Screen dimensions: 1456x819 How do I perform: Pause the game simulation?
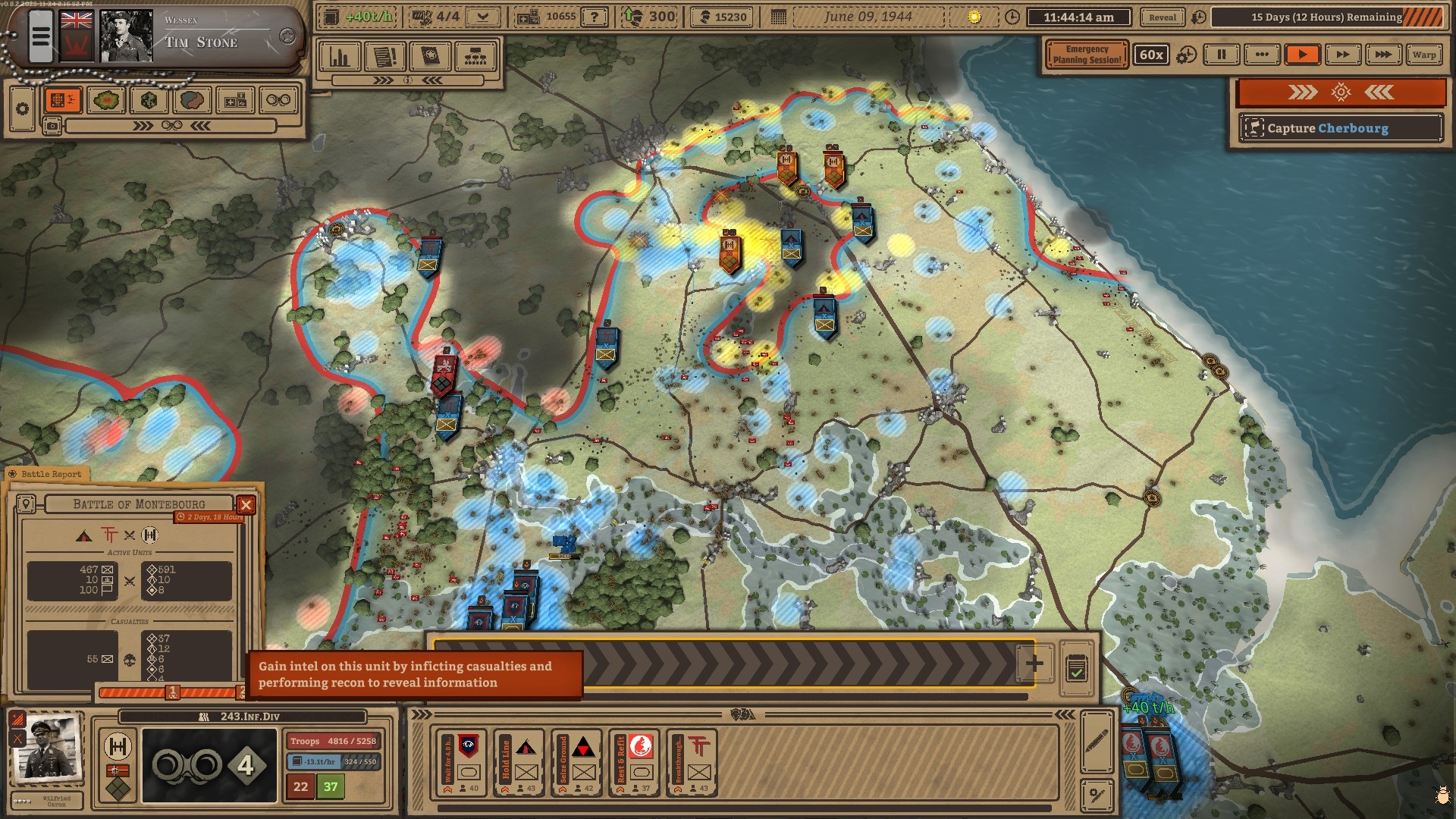1221,55
